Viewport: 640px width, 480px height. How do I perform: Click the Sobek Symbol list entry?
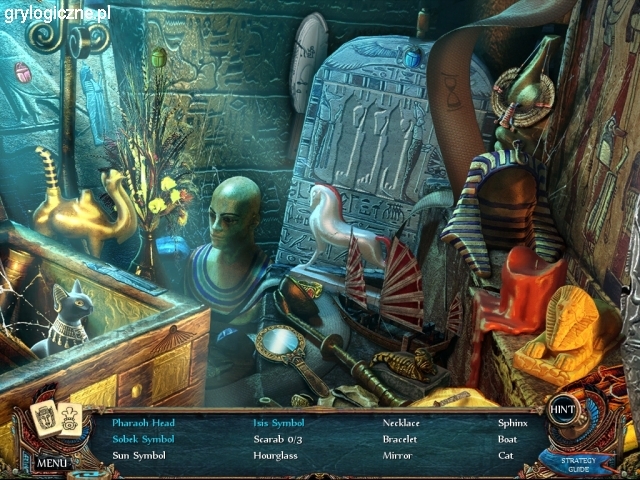tap(142, 439)
